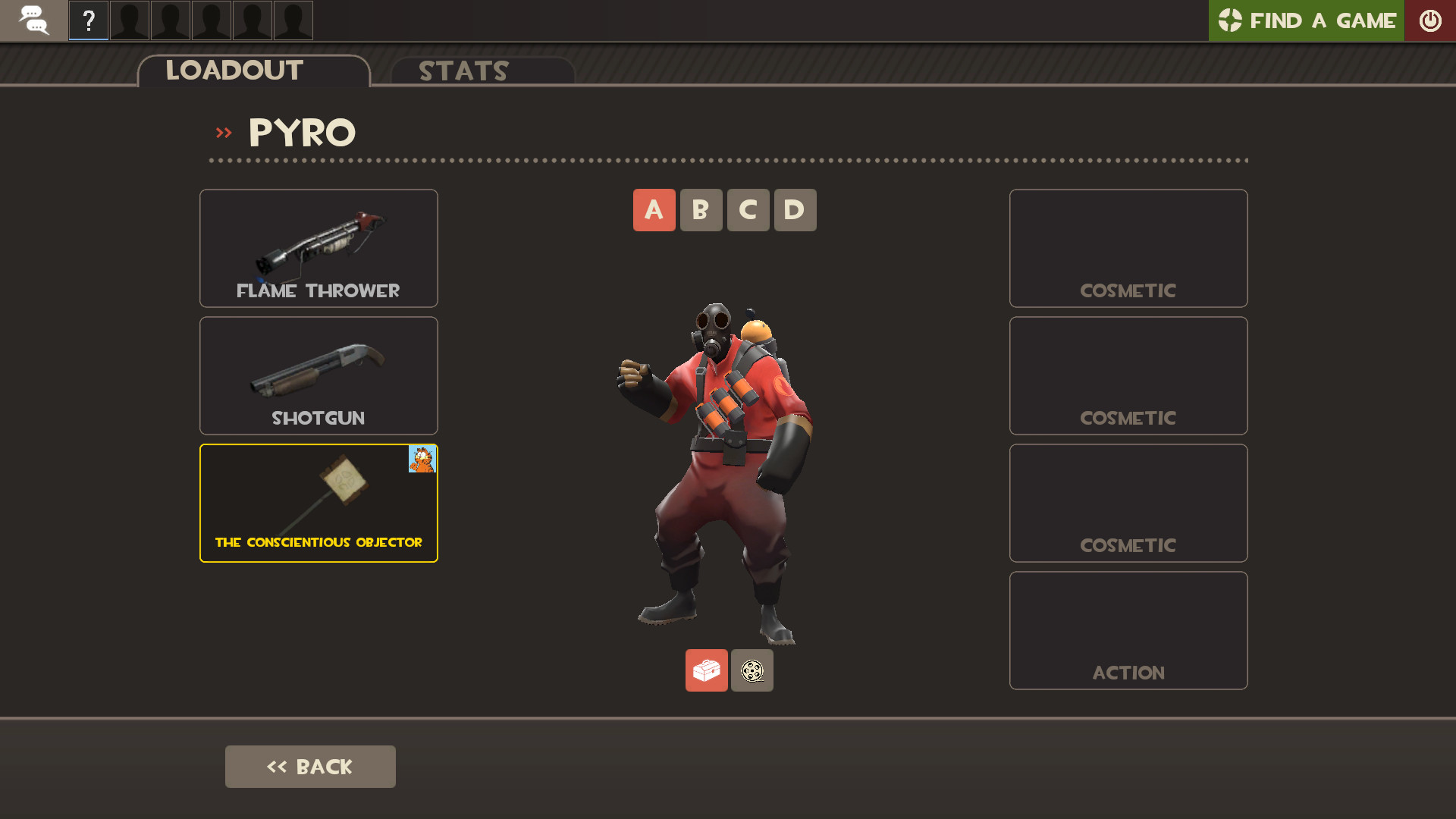Image resolution: width=1456 pixels, height=819 pixels.
Task: Open the Action item slot
Action: point(1128,630)
